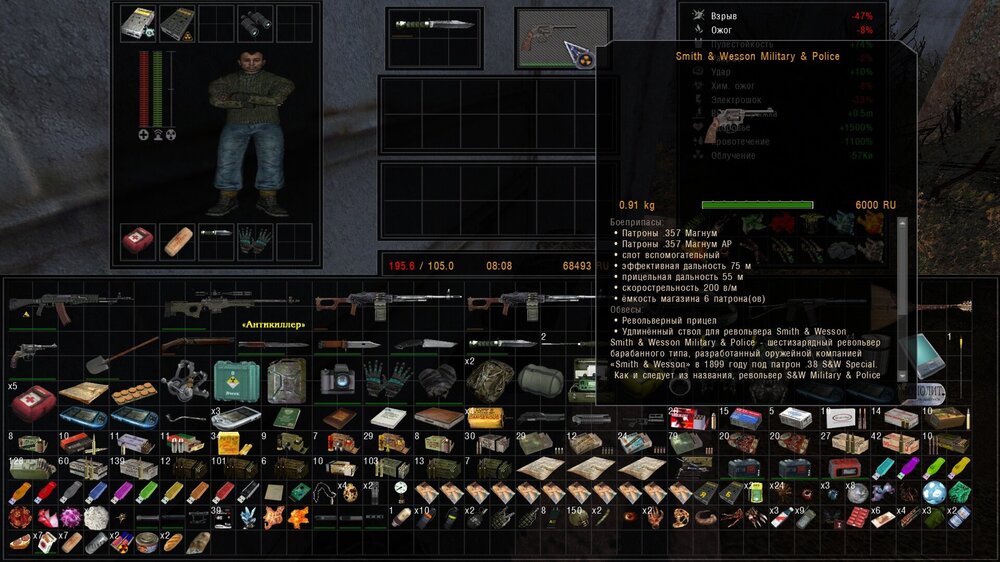Pick the photo camera item
The image size is (1000, 562).
pyautogui.click(x=339, y=380)
